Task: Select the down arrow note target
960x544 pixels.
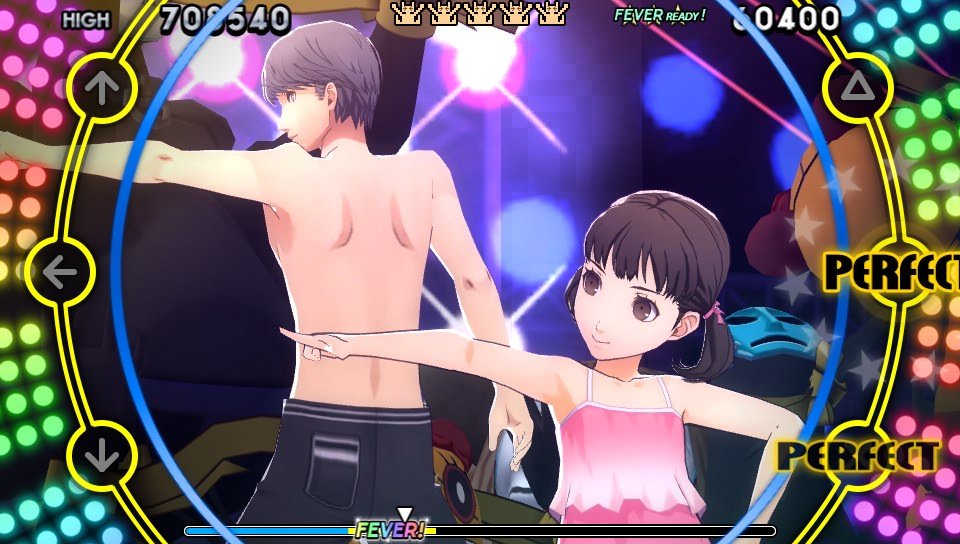Action: [x=101, y=456]
